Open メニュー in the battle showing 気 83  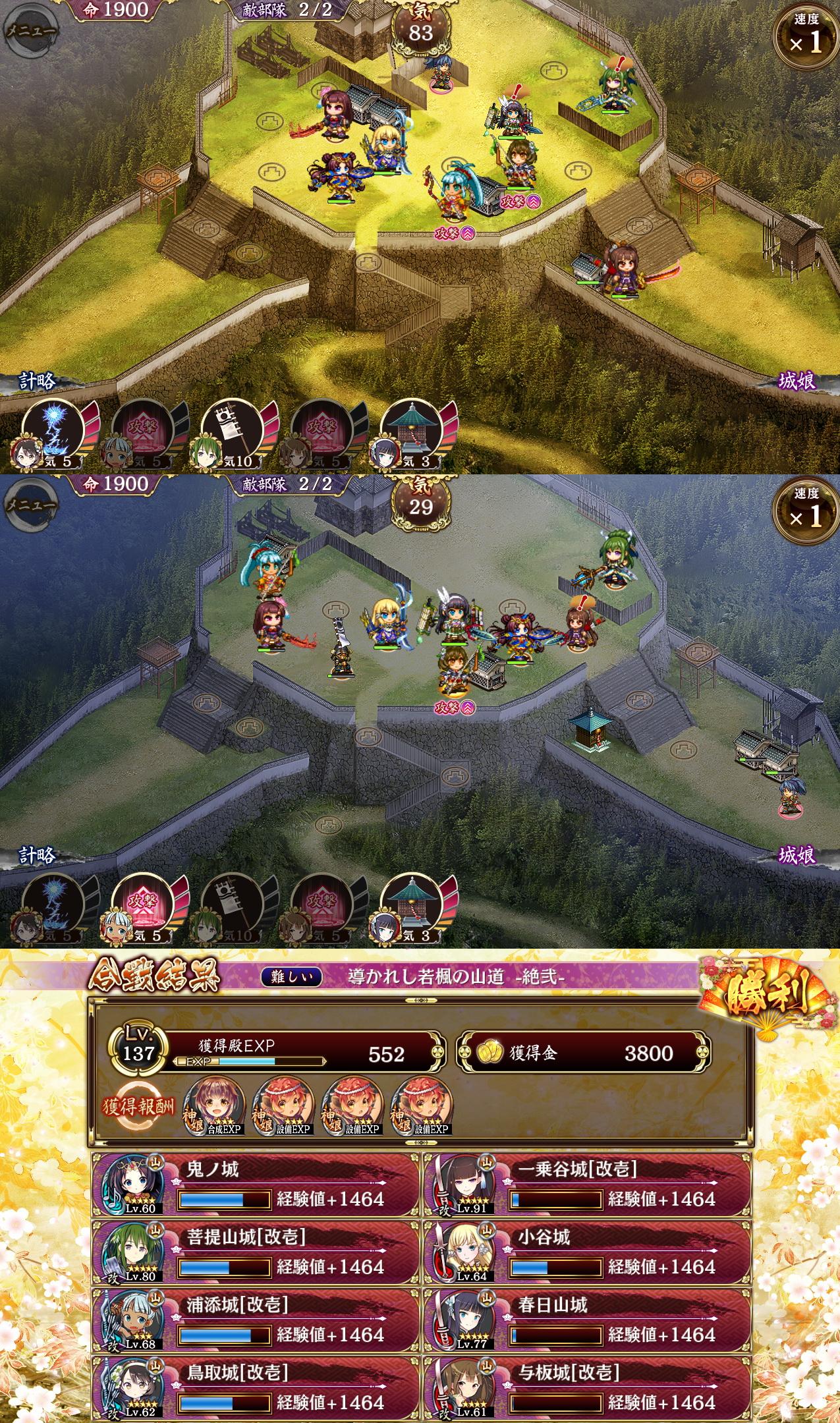point(30,31)
